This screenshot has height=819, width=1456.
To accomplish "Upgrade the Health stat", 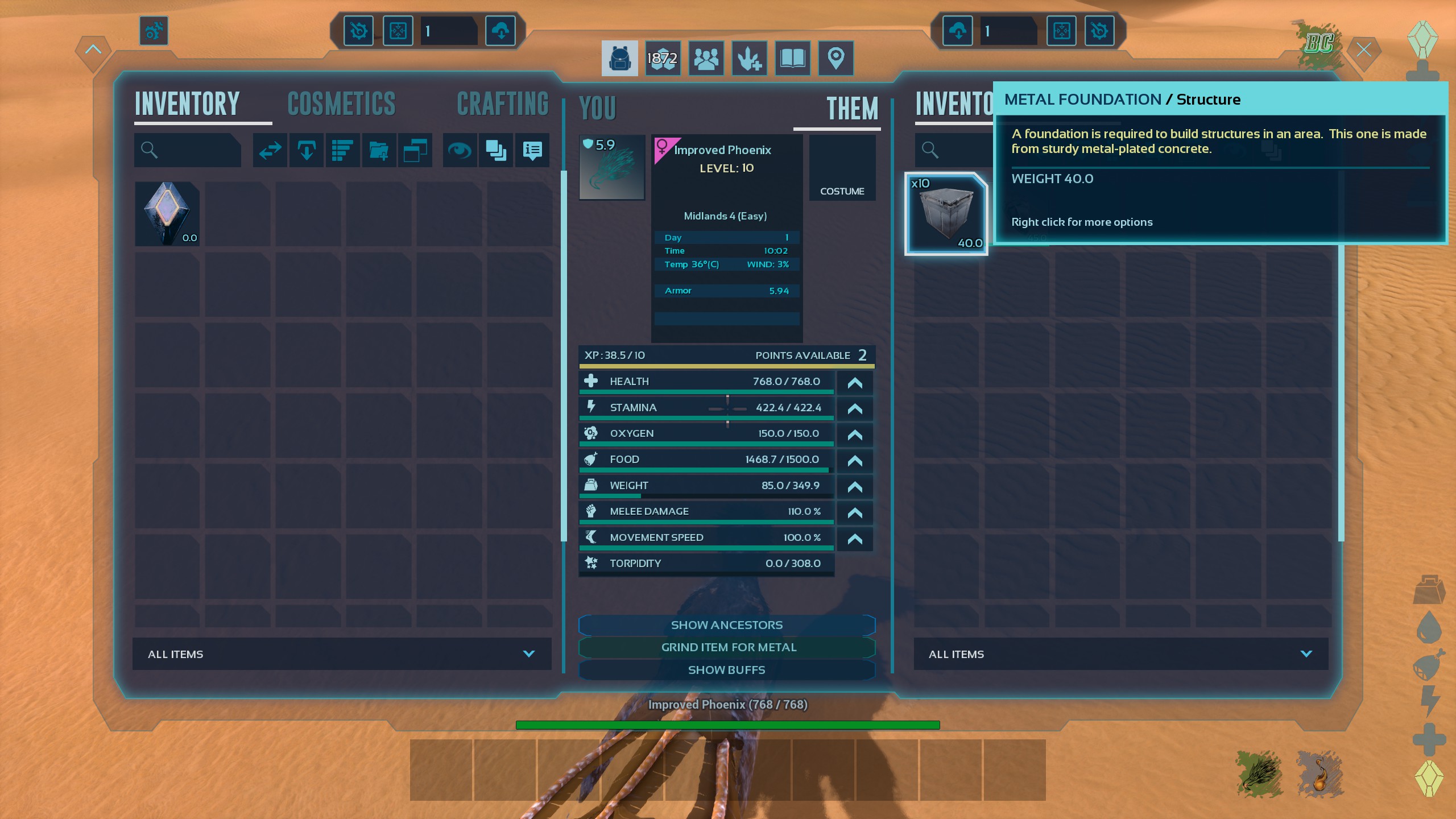I will pyautogui.click(x=854, y=383).
